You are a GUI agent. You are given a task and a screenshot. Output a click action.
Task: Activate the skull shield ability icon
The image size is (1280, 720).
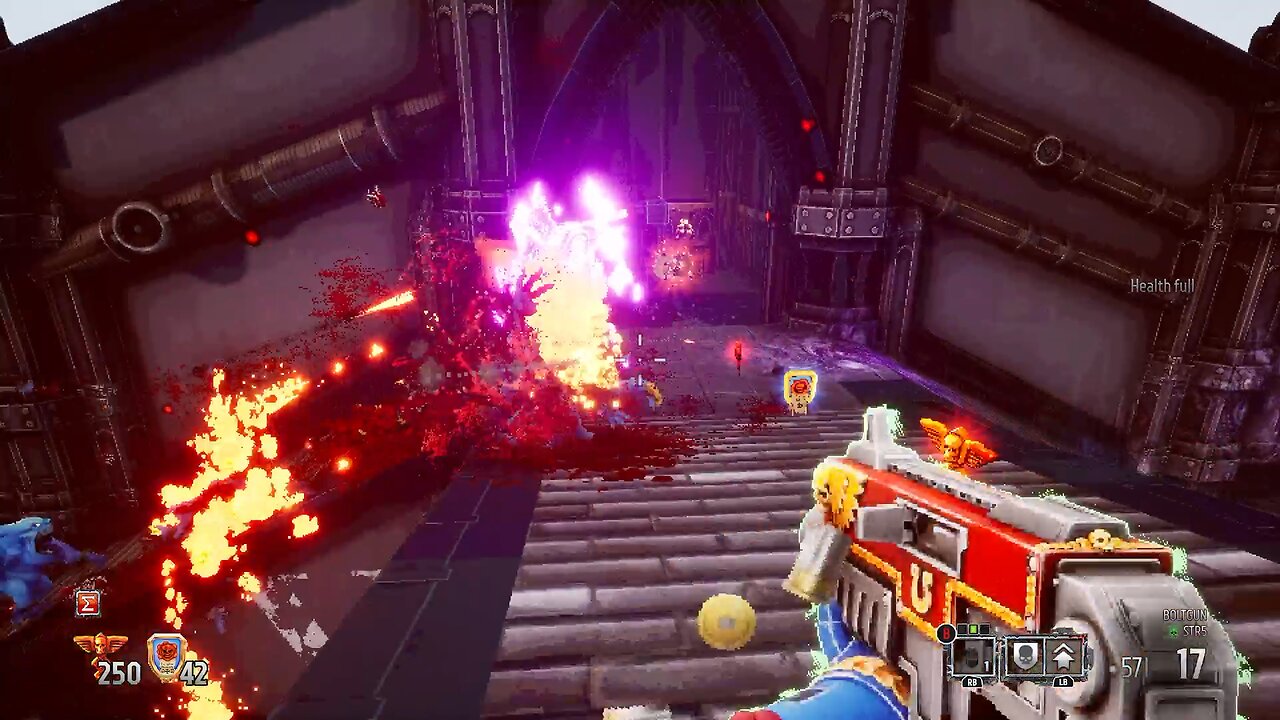[x=1024, y=656]
